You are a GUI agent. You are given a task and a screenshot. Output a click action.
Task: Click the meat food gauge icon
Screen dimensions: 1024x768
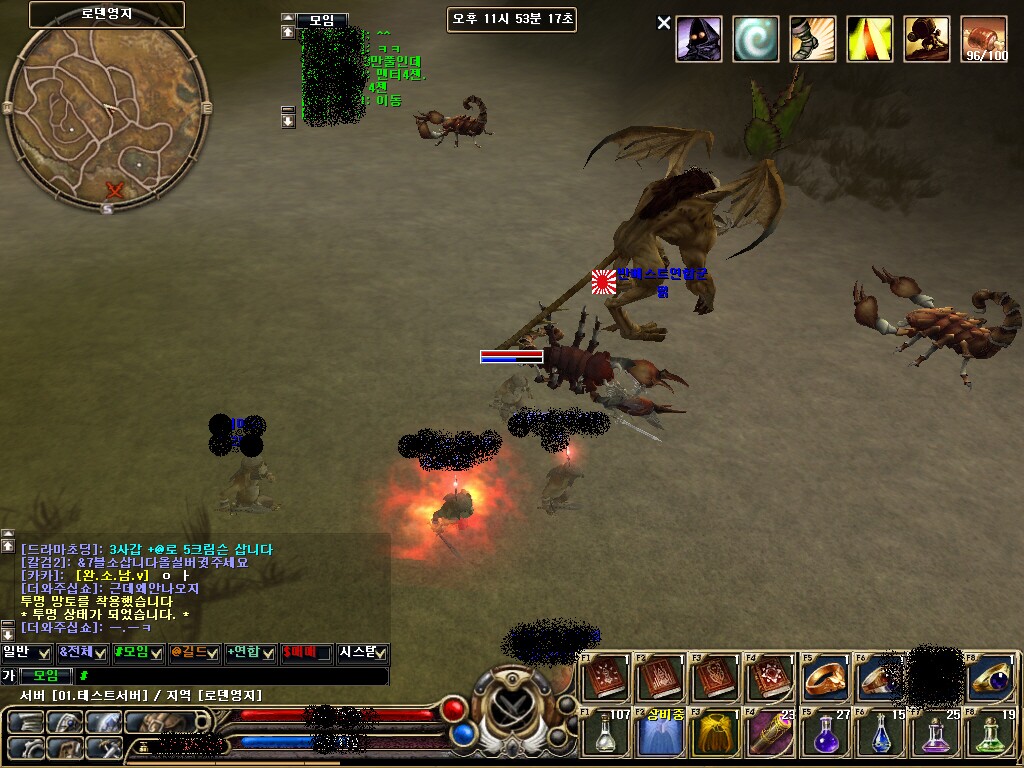(x=984, y=39)
